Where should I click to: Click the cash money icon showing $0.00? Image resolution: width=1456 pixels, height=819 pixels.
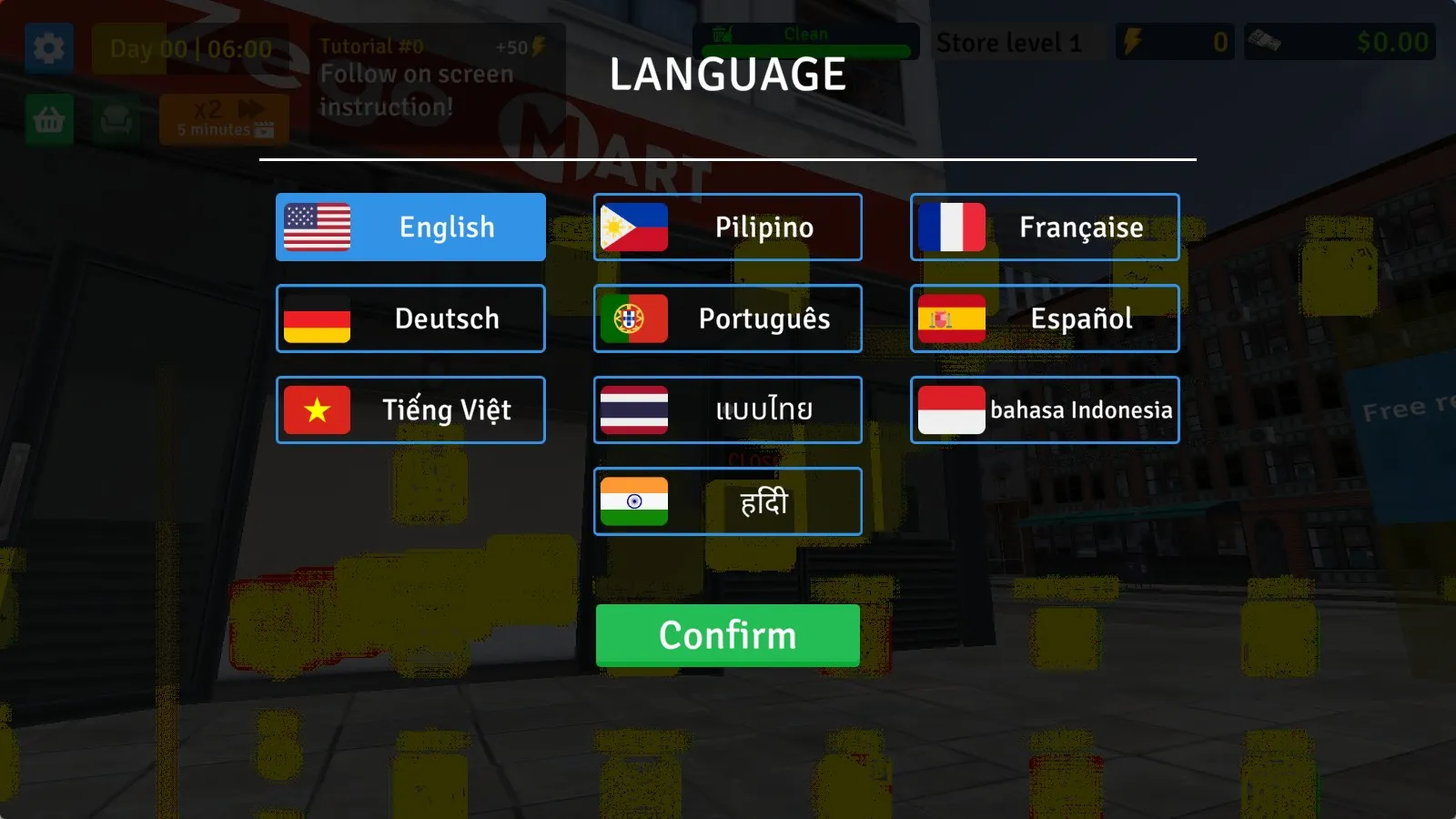(x=1263, y=41)
